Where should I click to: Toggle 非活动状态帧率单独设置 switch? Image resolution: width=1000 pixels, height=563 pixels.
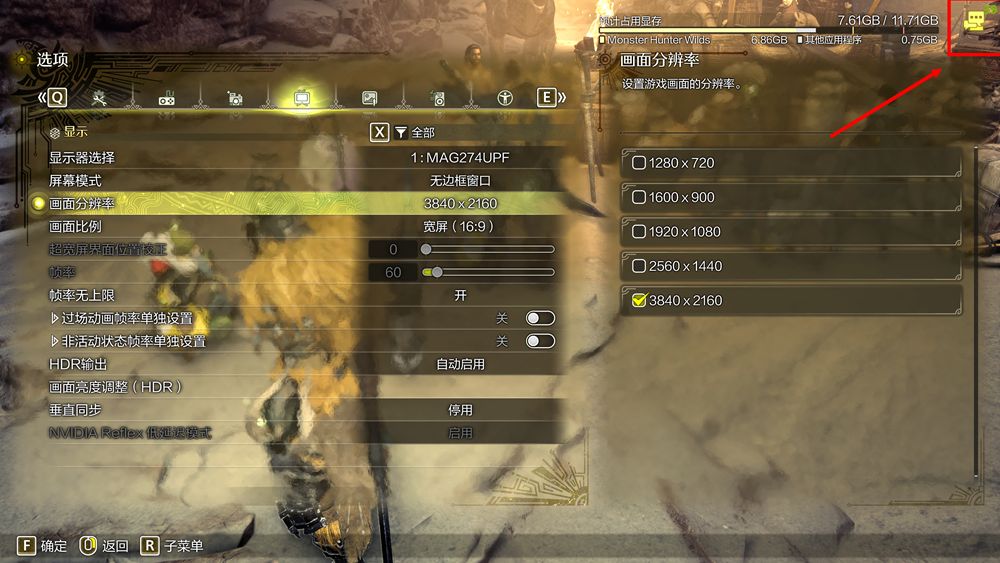click(540, 341)
